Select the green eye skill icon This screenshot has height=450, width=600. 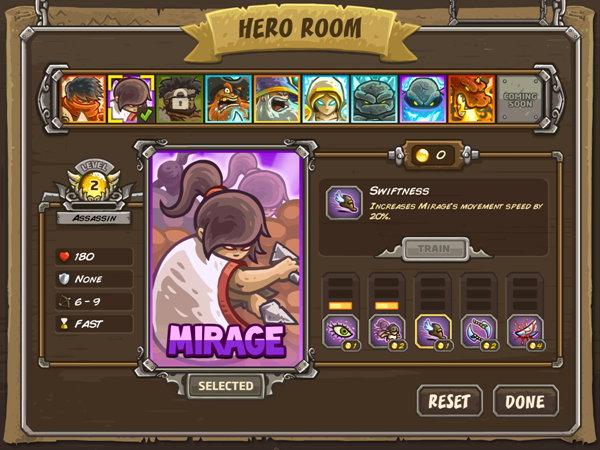point(339,330)
